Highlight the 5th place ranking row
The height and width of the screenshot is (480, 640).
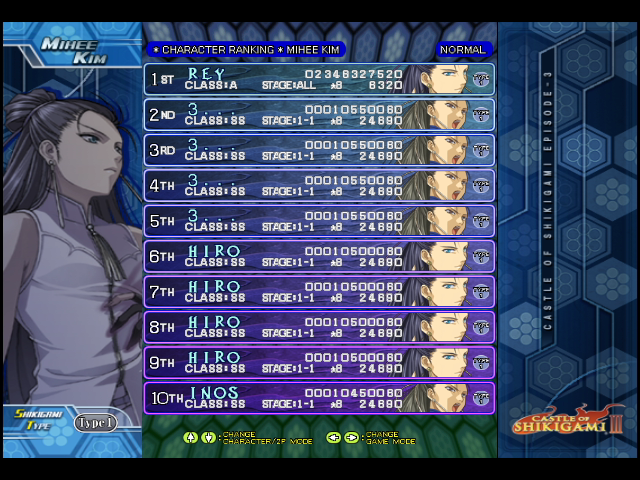[319, 221]
